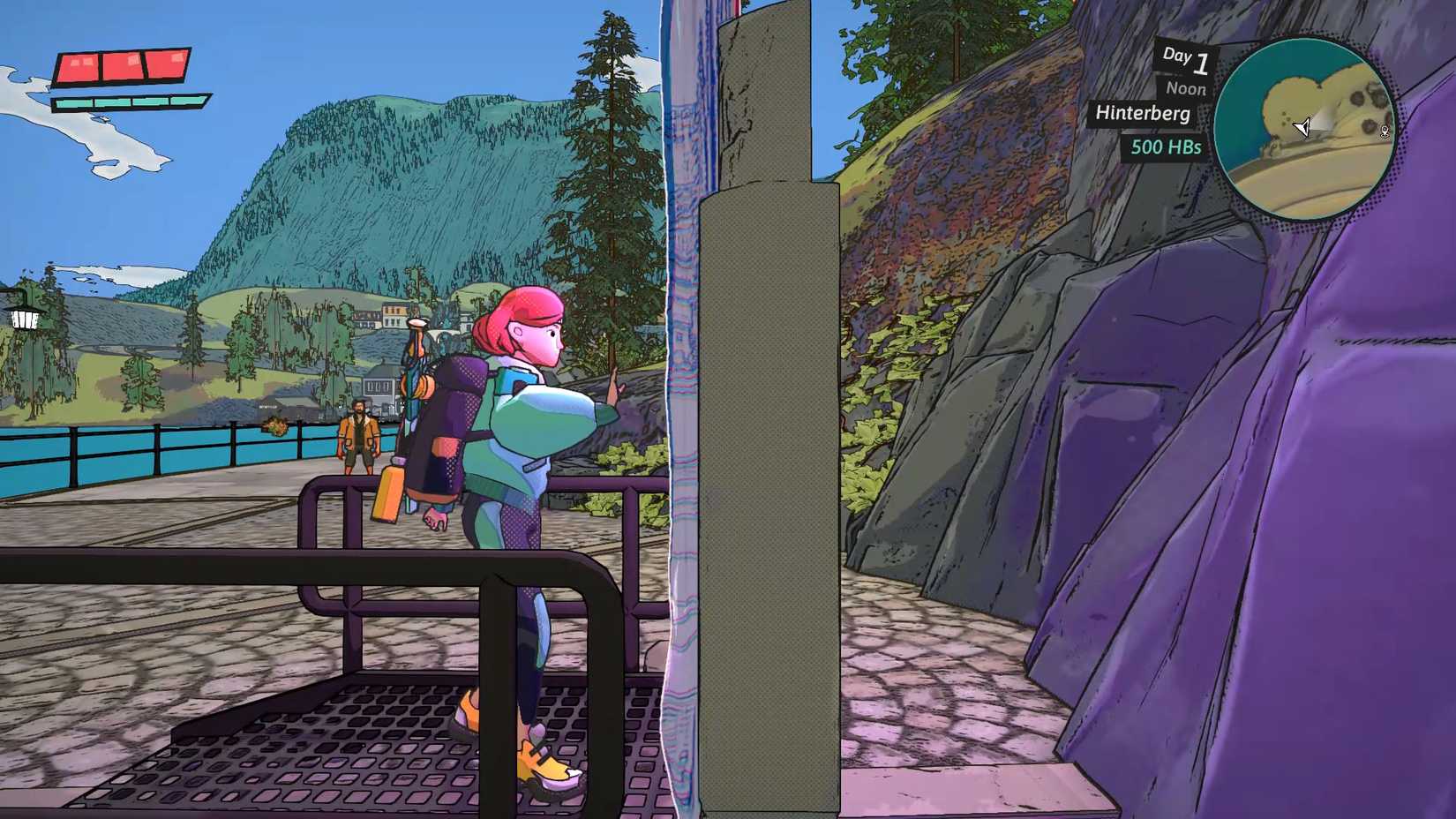Click the location pin icon on the minimap
The image size is (1456, 819).
pos(1385,129)
